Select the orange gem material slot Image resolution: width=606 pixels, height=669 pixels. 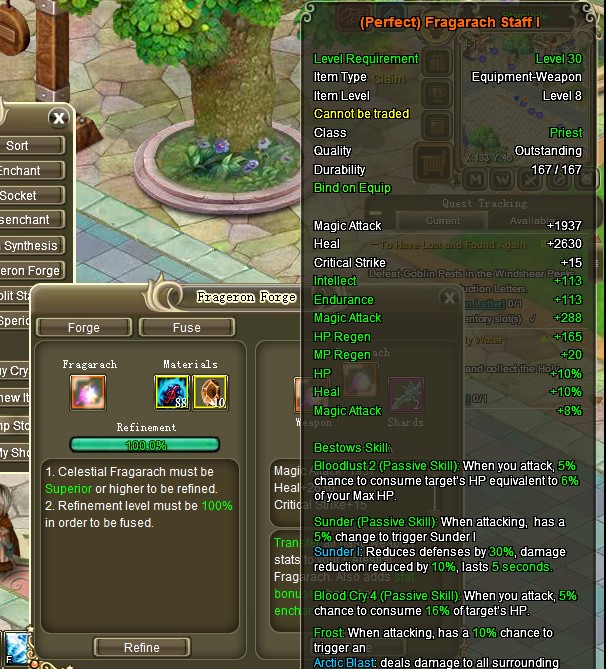[x=211, y=392]
